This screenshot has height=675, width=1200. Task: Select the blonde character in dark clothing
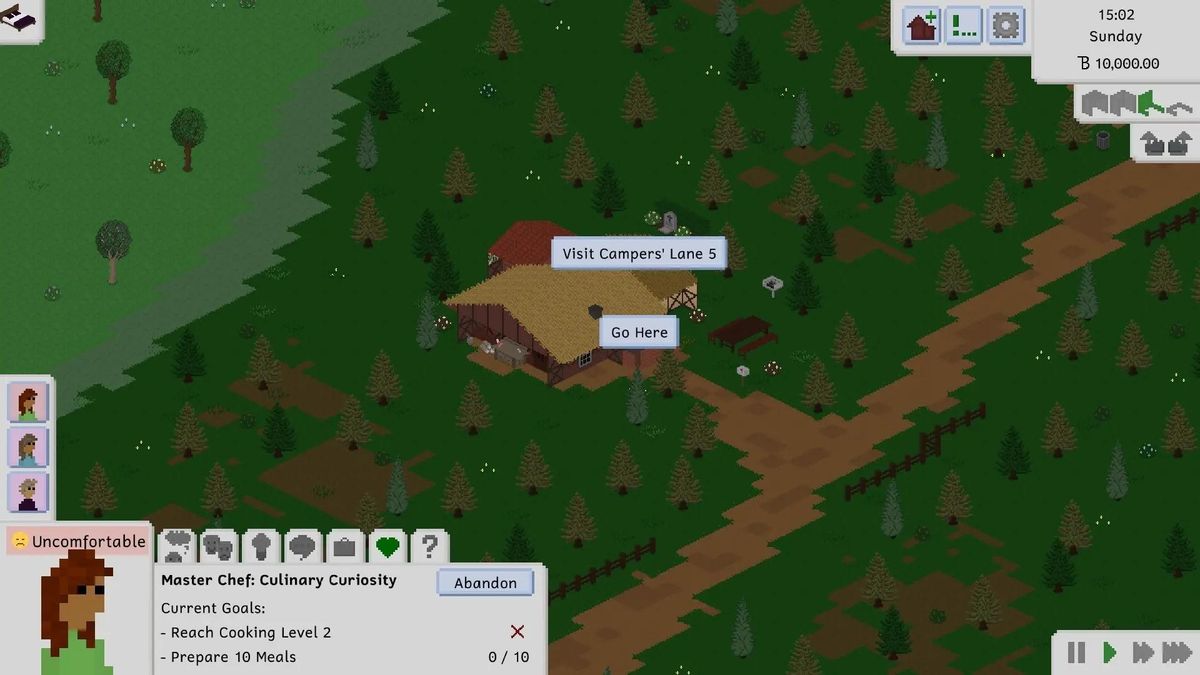[28, 493]
